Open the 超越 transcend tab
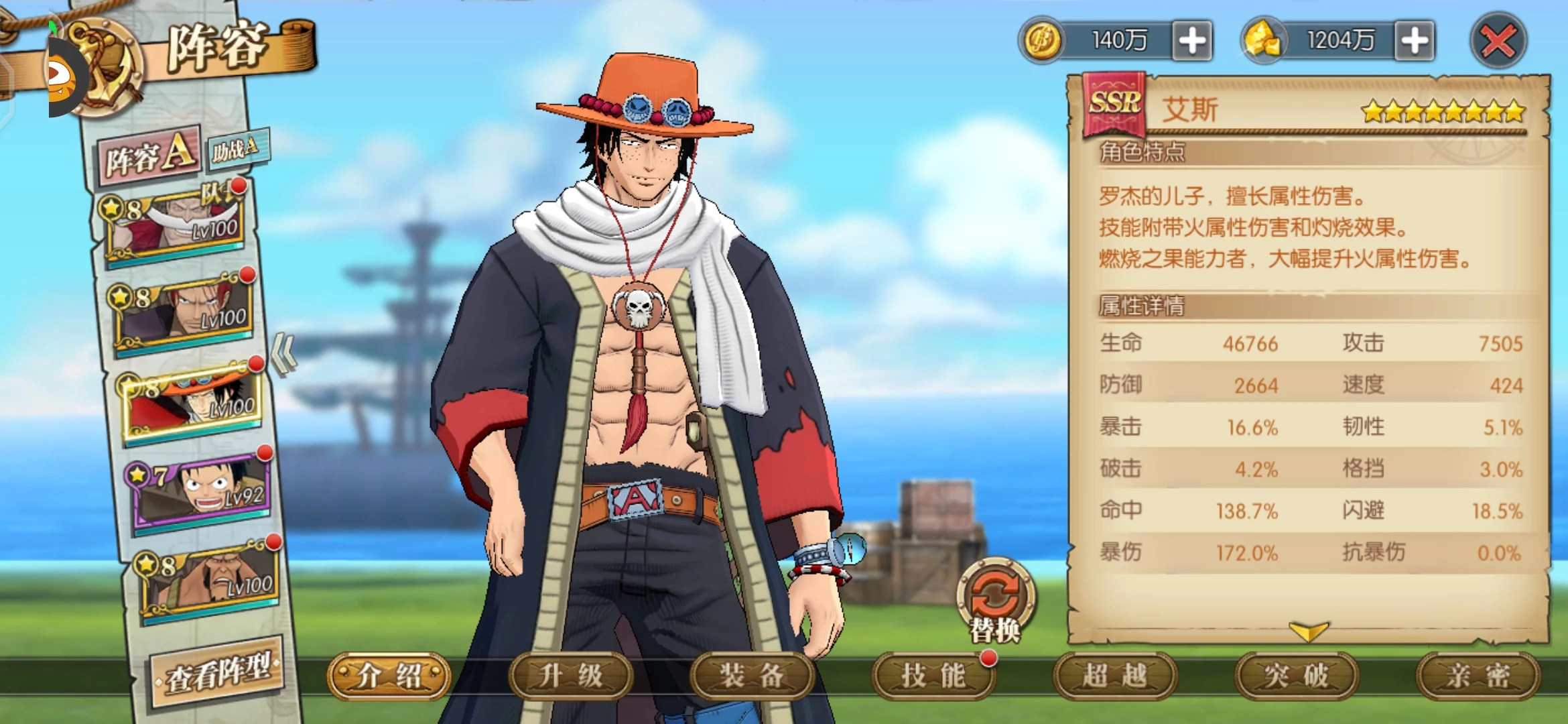1568x724 pixels. [x=1115, y=676]
